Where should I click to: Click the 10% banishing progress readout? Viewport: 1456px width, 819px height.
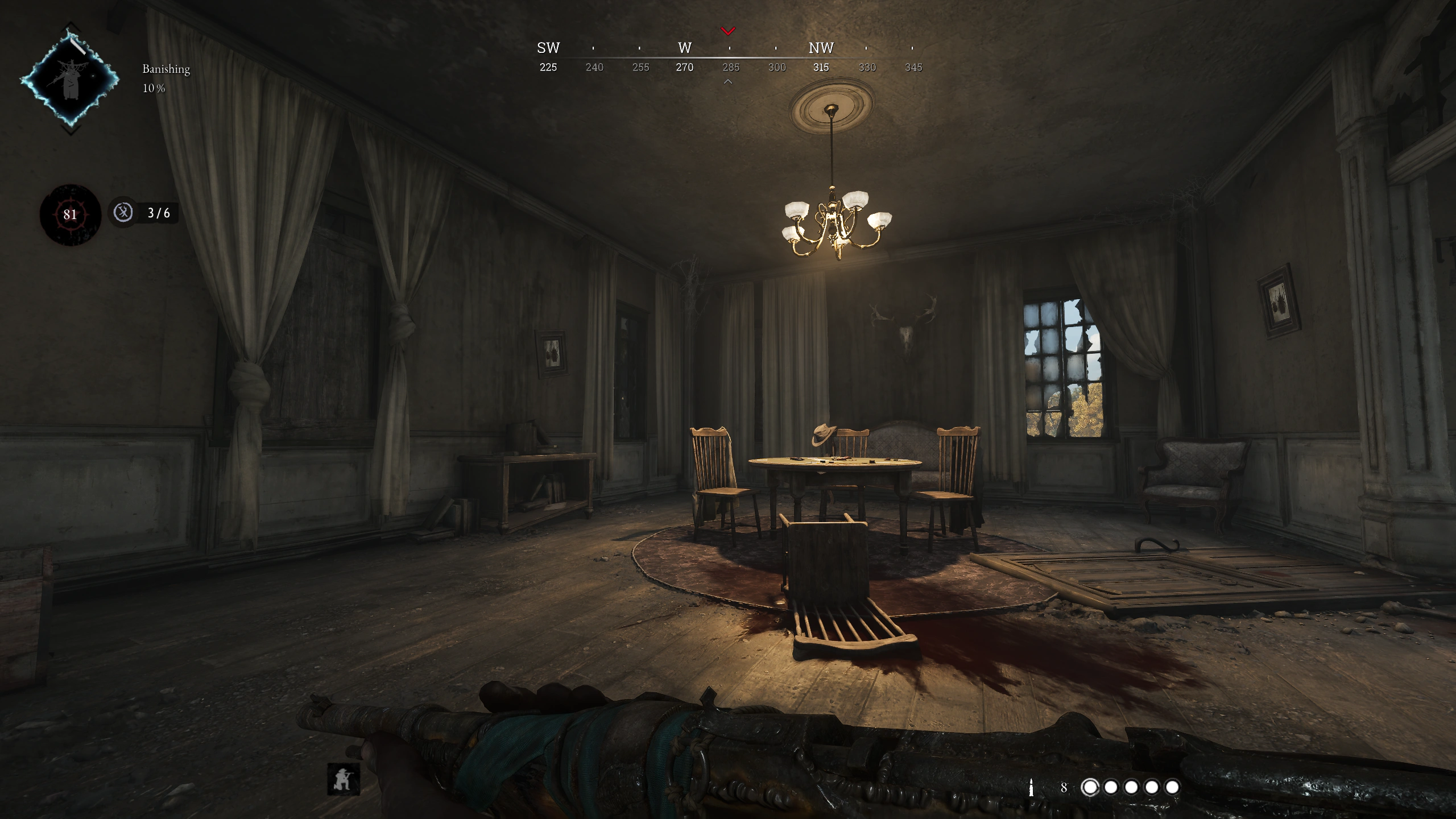(x=154, y=89)
